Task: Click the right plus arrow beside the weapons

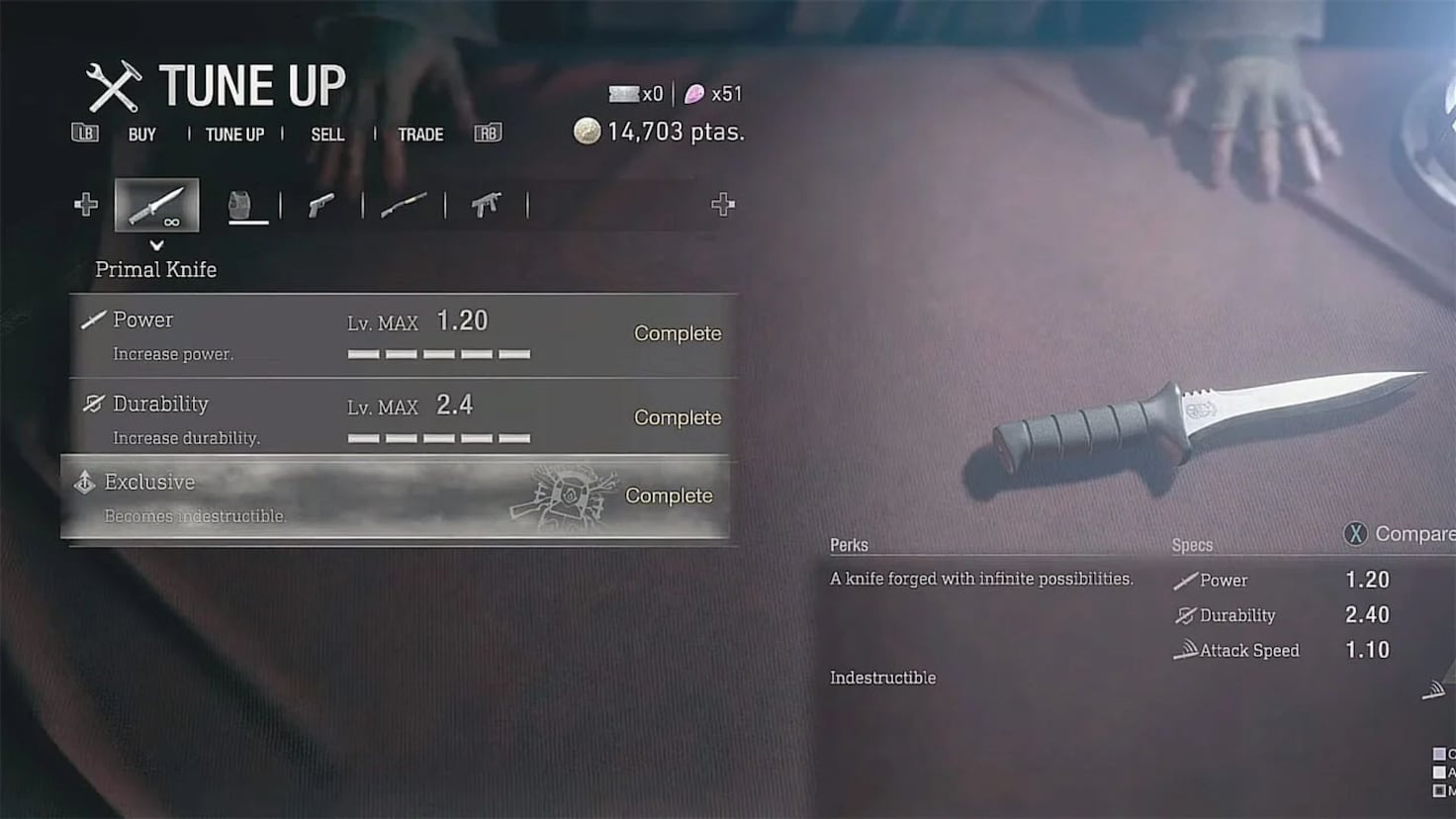Action: [x=722, y=205]
